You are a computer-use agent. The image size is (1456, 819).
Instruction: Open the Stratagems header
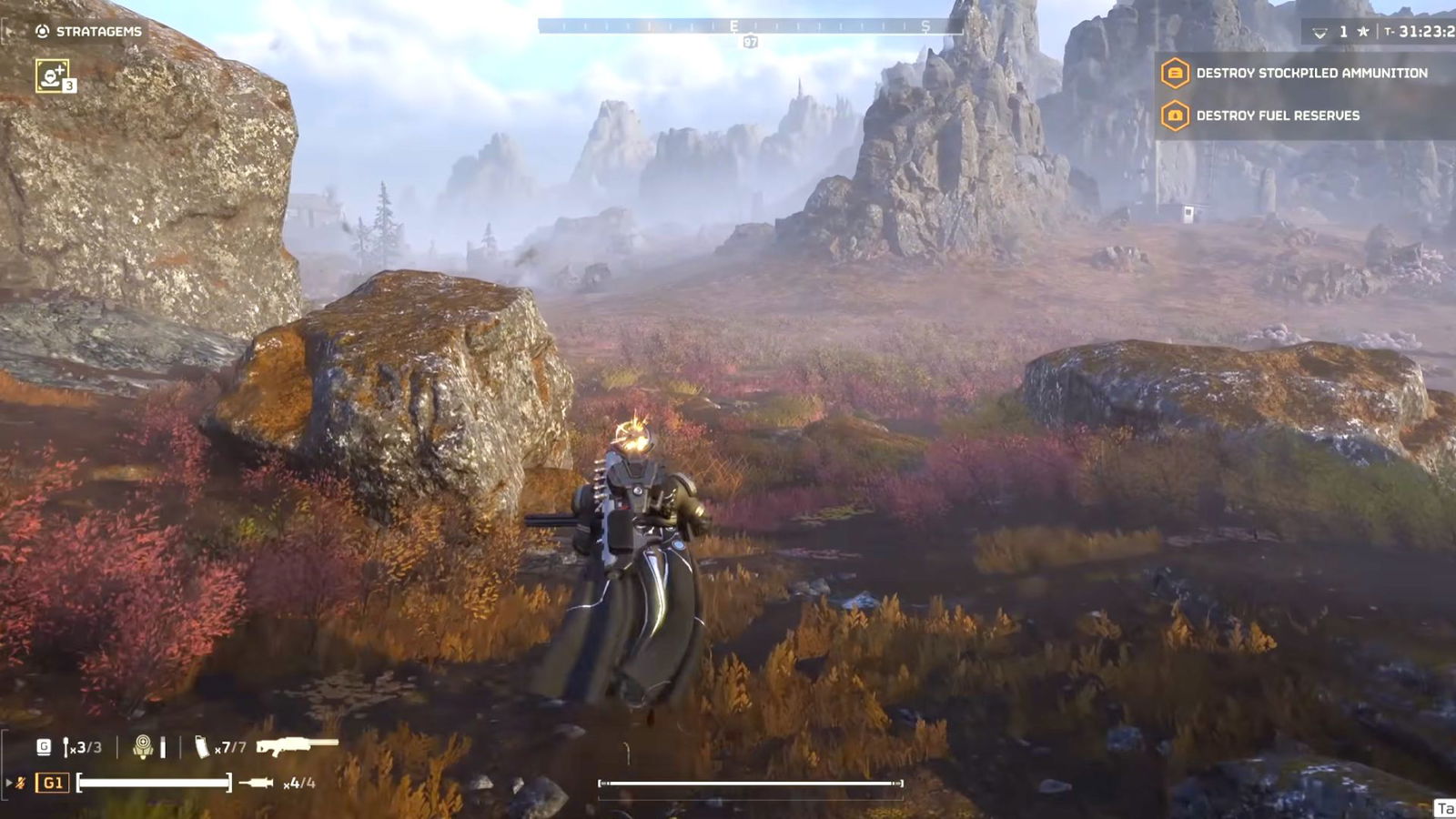pos(89,31)
